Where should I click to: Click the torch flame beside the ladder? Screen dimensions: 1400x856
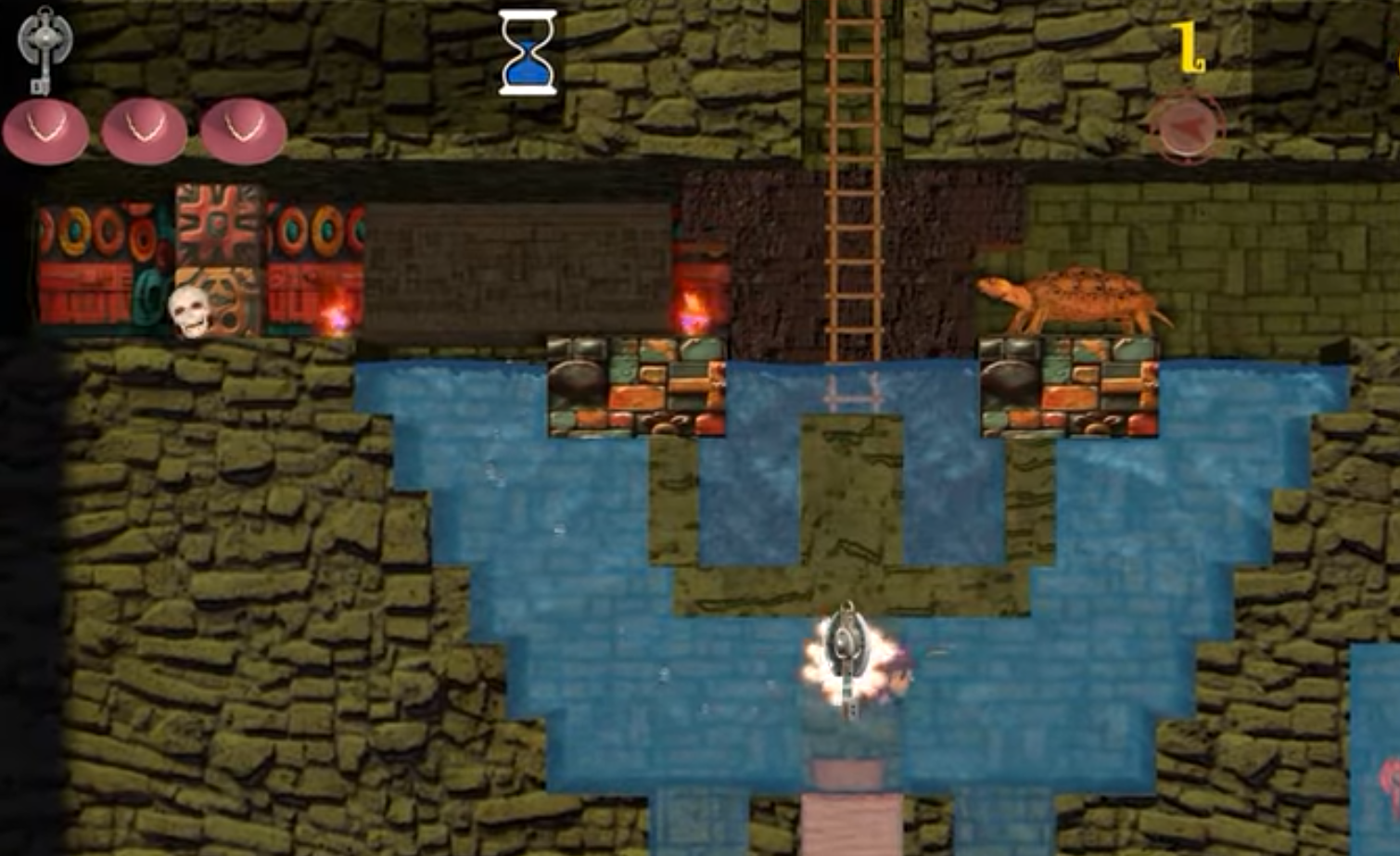[692, 301]
